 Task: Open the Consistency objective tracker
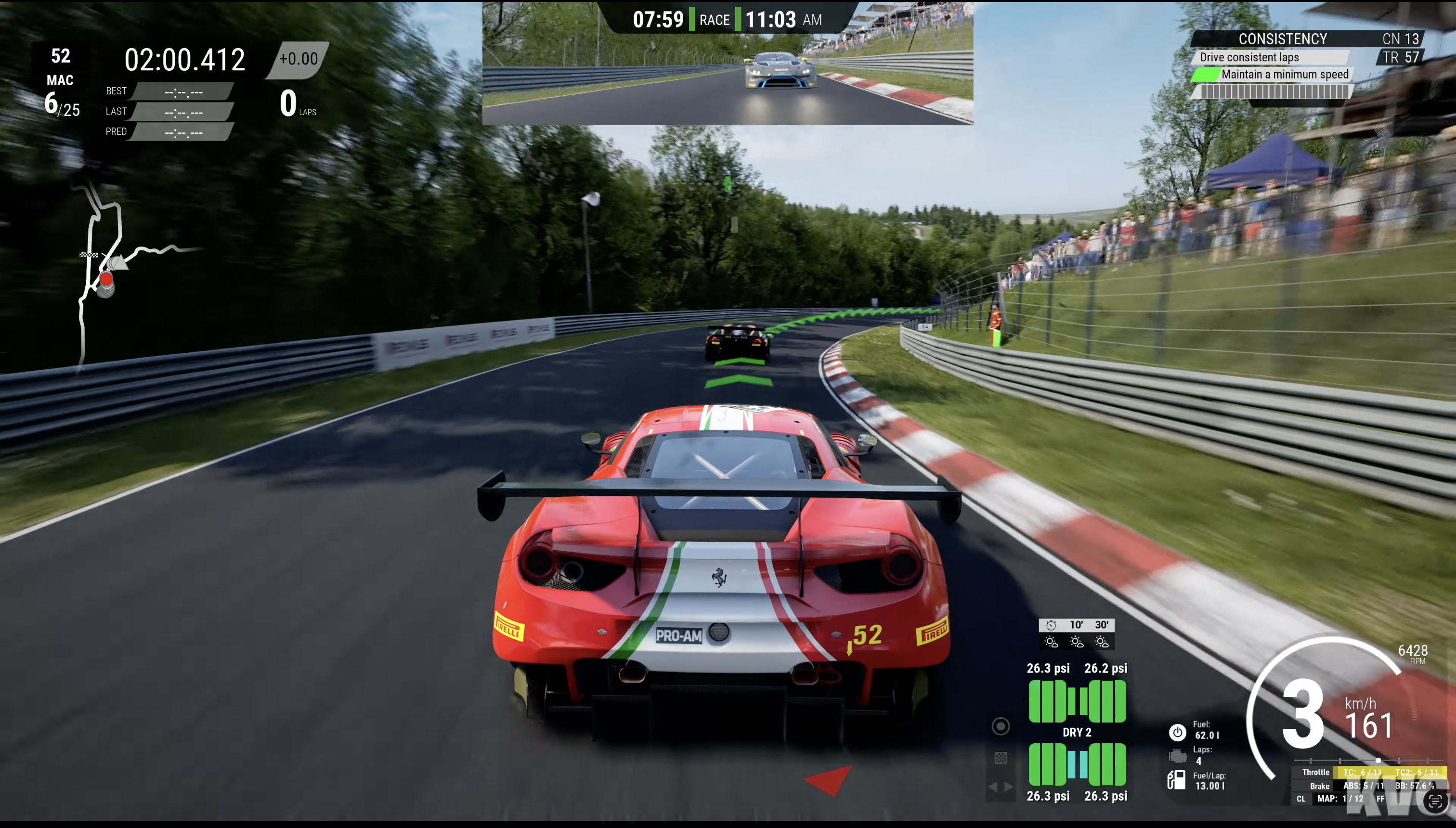[x=1282, y=39]
